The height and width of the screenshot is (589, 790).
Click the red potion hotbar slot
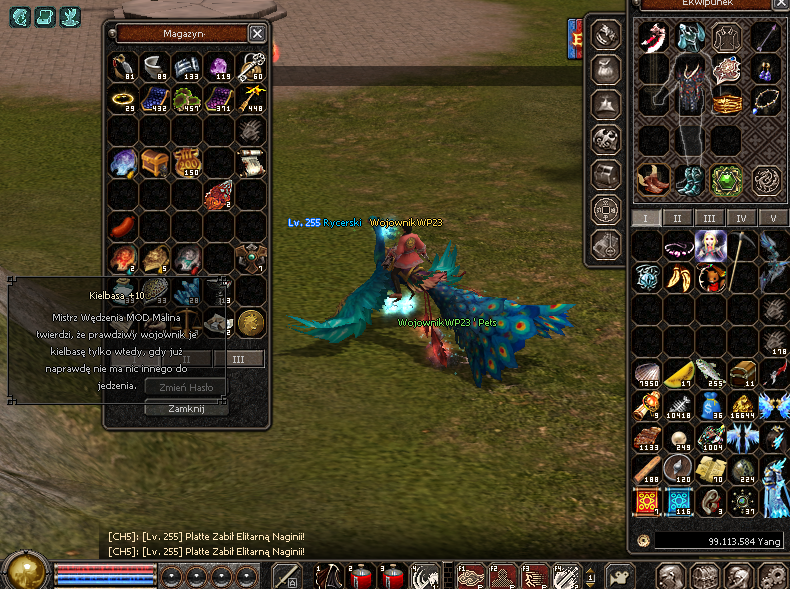point(361,576)
